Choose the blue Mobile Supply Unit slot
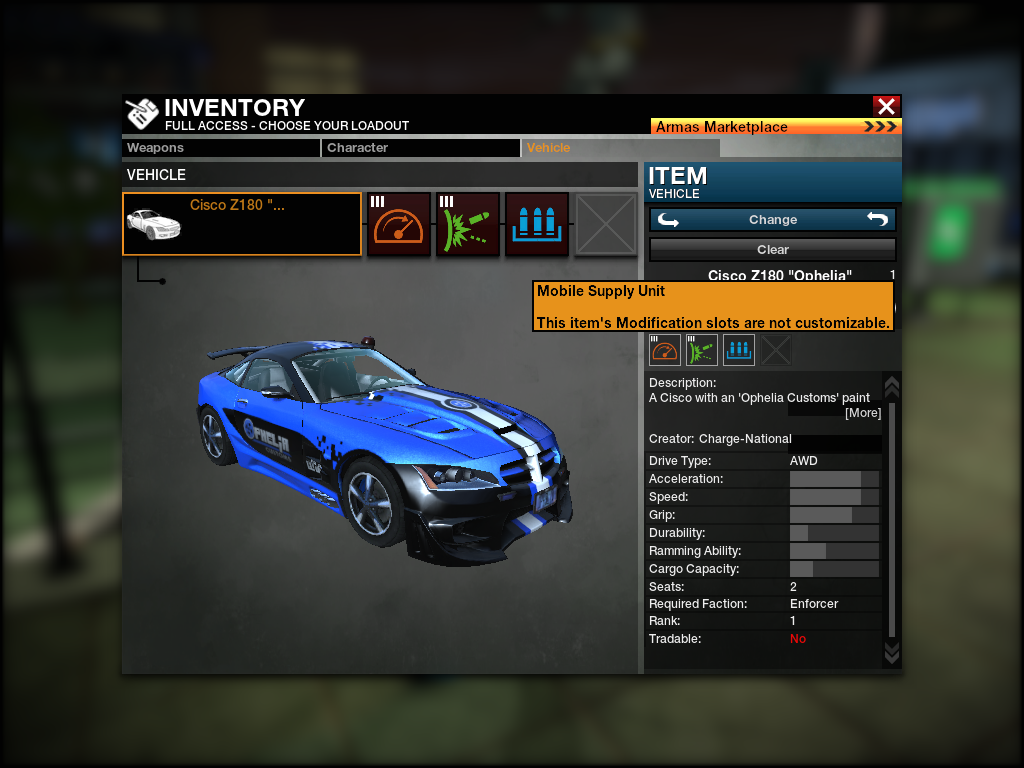 click(x=537, y=224)
